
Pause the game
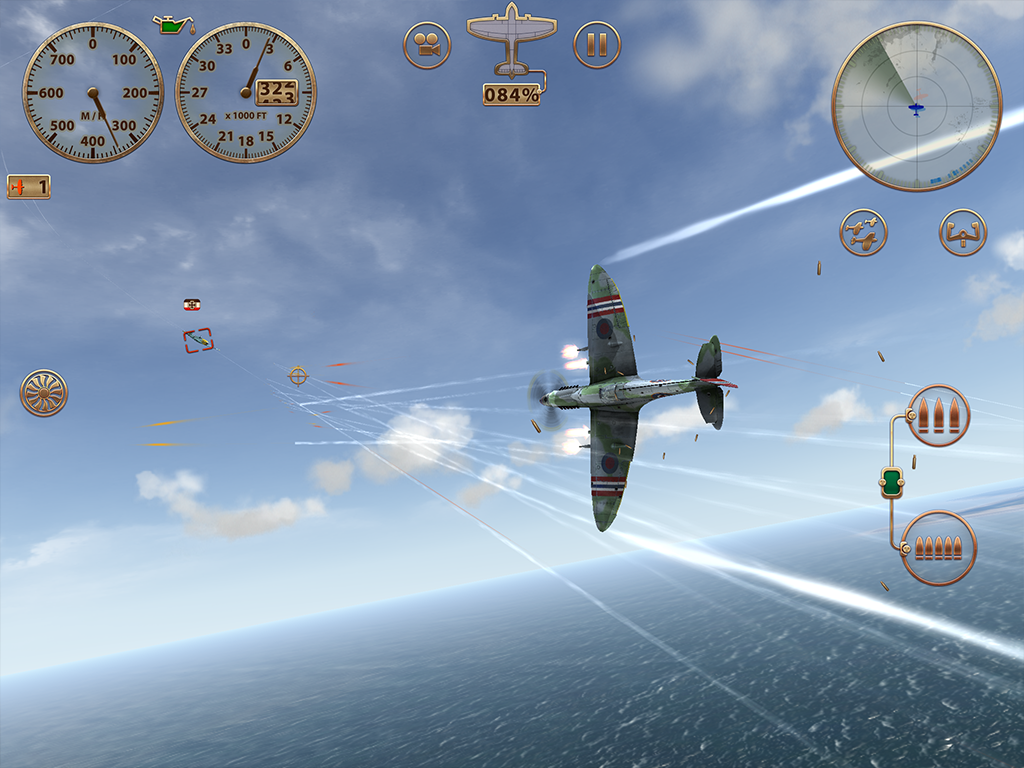coord(597,46)
